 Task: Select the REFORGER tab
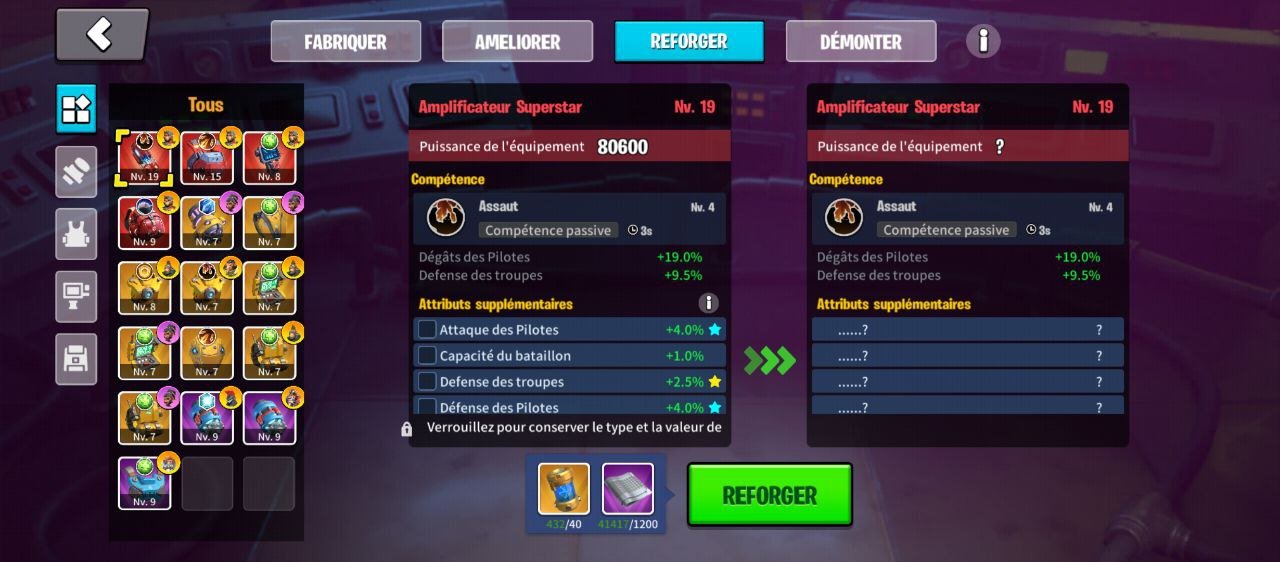tap(689, 42)
